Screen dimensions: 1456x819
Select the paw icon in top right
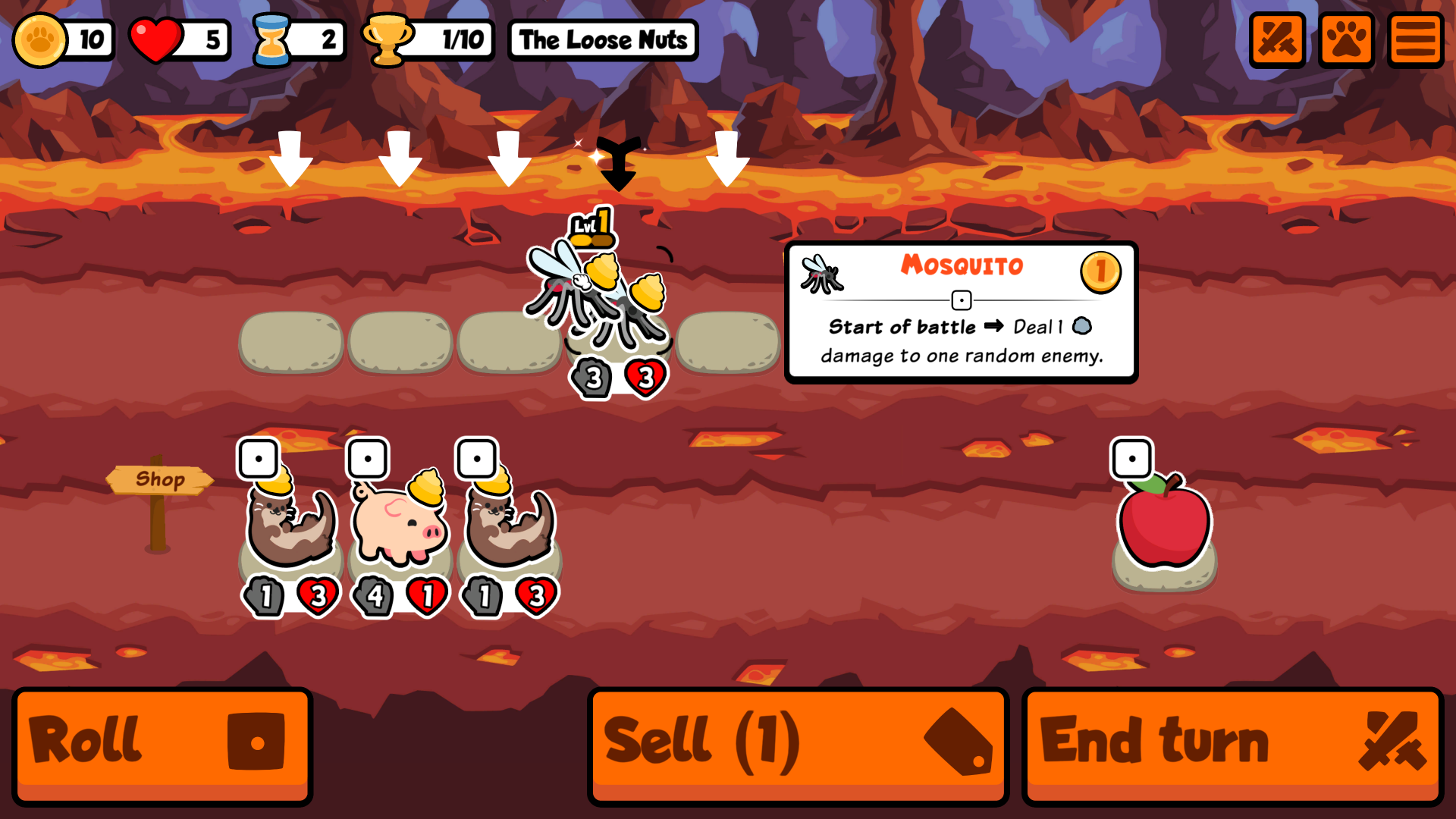click(x=1346, y=39)
